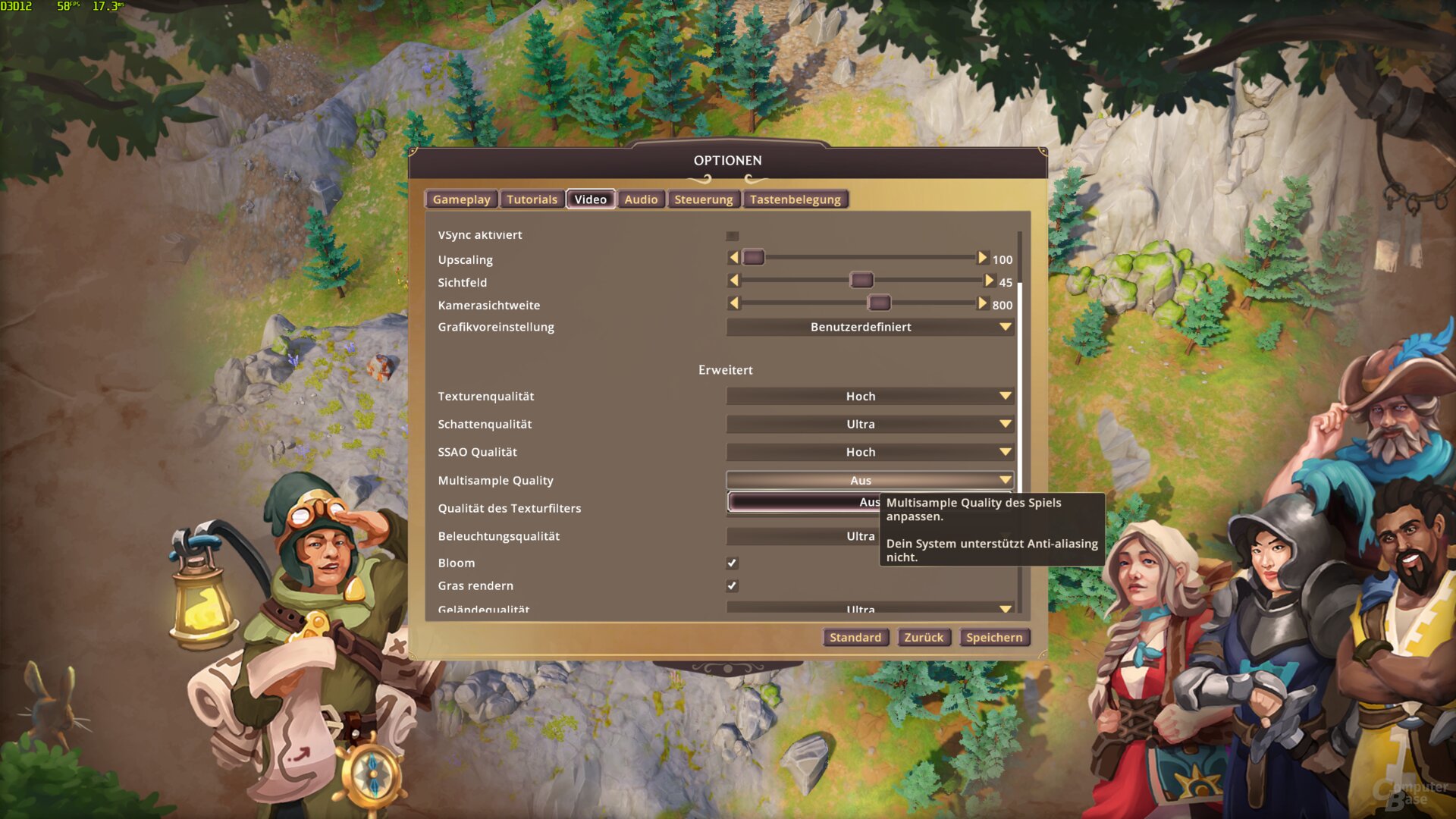Expand the Texturenqualität dropdown
Image resolution: width=1456 pixels, height=819 pixels.
coord(869,396)
